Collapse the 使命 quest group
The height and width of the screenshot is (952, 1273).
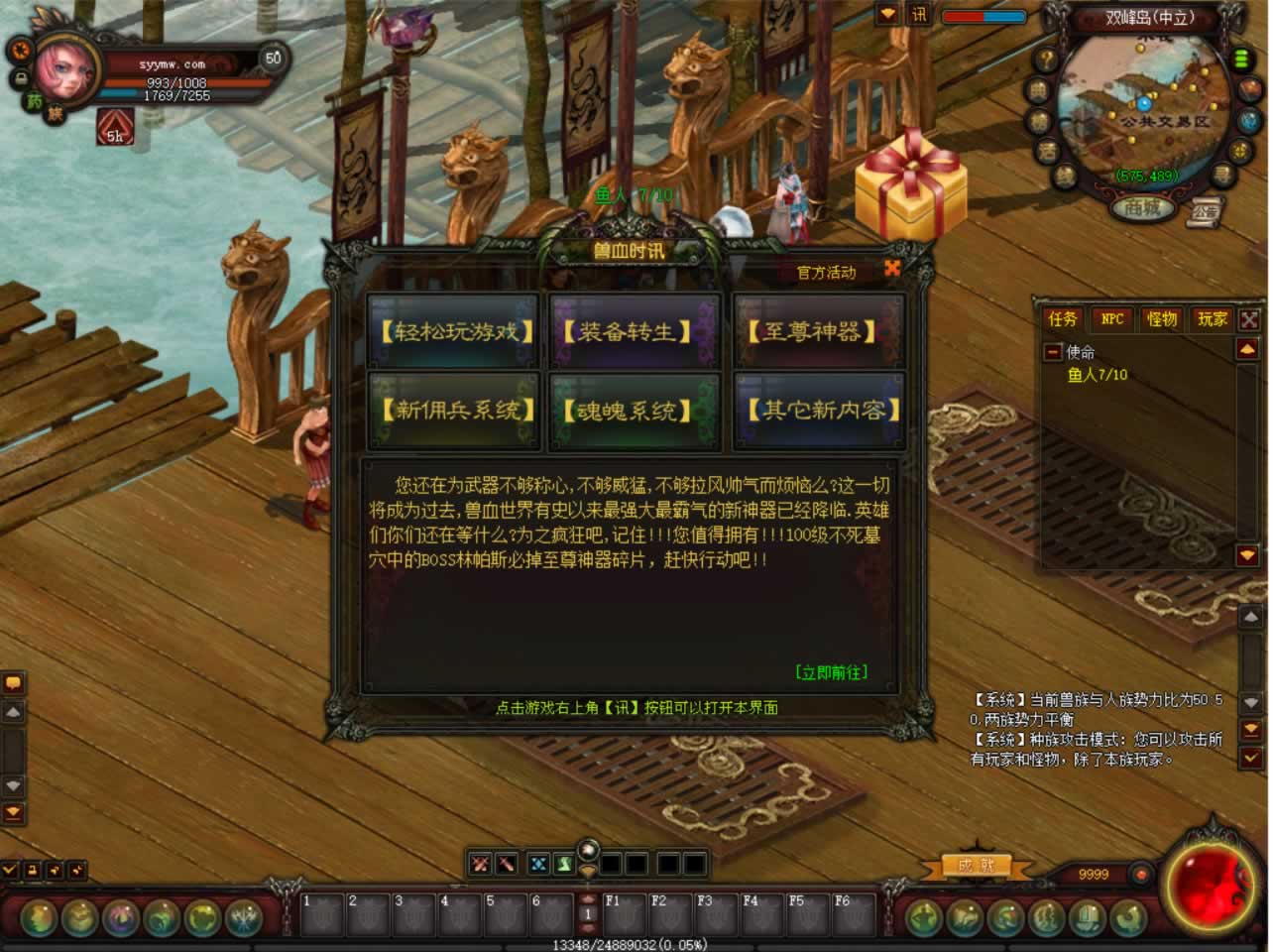[1053, 352]
